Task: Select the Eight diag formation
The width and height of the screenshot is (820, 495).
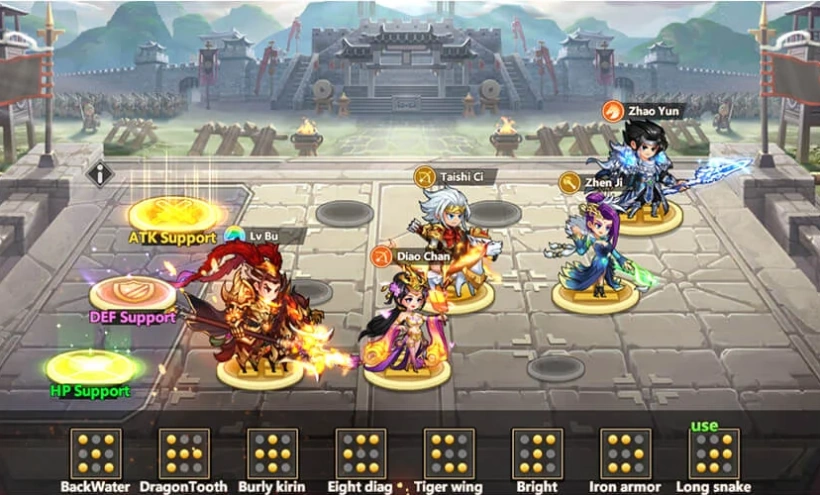Action: 361,454
